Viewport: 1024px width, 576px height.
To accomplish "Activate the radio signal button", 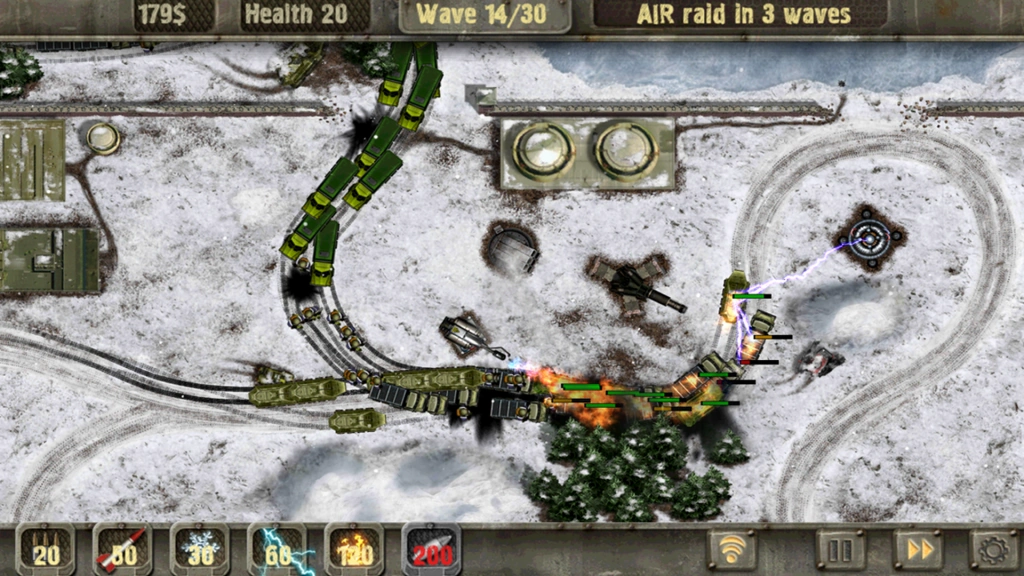I will [x=732, y=549].
